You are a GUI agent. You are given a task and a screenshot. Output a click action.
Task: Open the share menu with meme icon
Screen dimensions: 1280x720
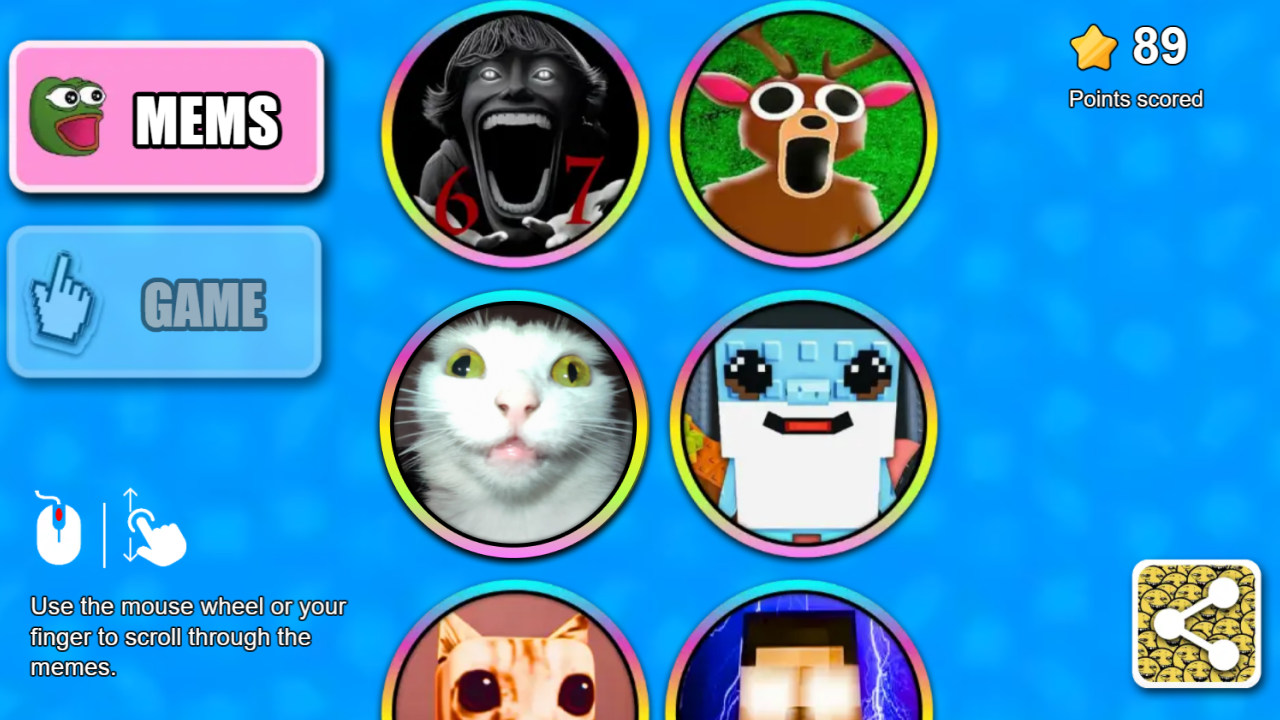(1196, 624)
